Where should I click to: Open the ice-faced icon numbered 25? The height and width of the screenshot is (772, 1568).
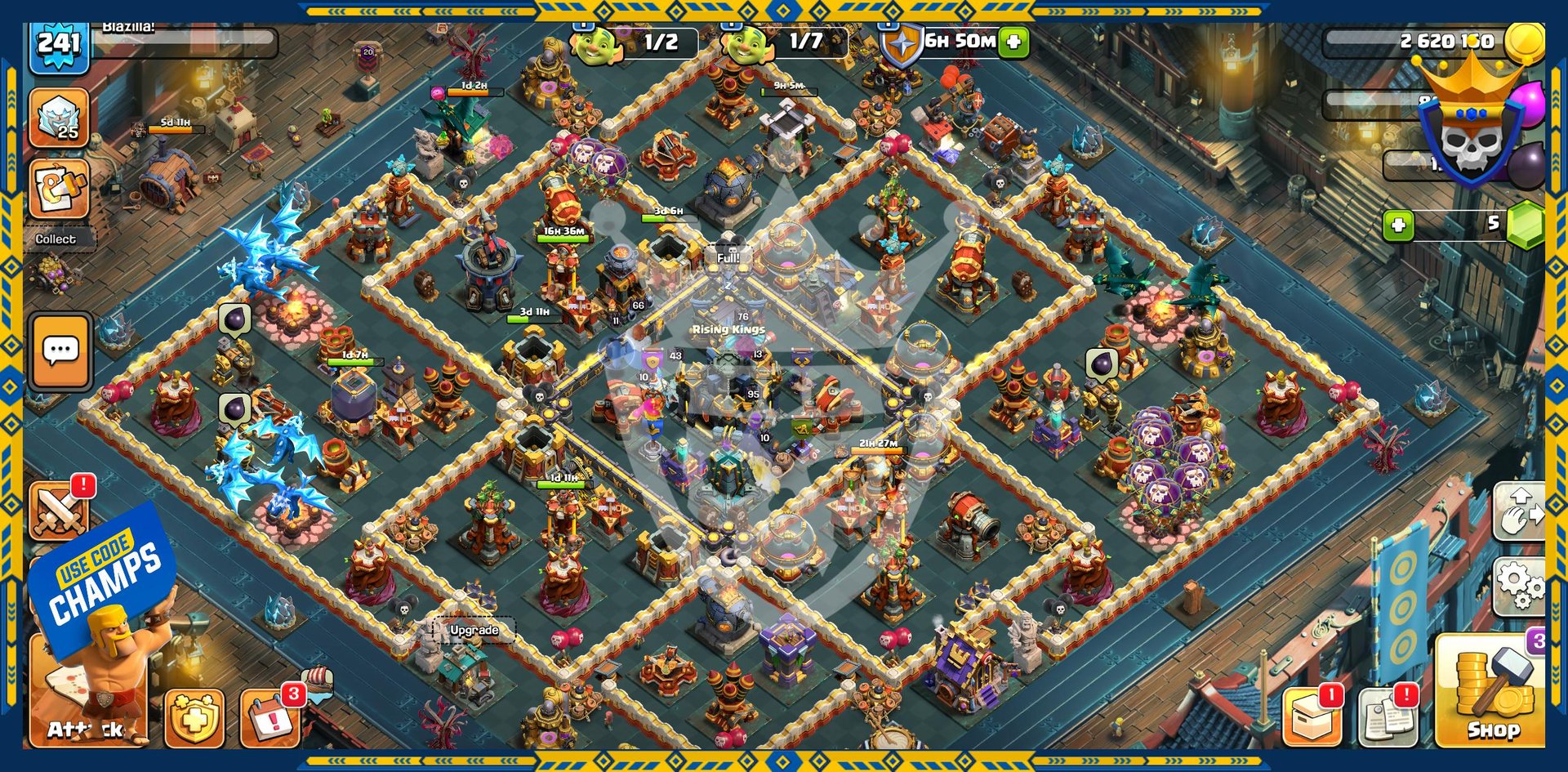[60, 118]
